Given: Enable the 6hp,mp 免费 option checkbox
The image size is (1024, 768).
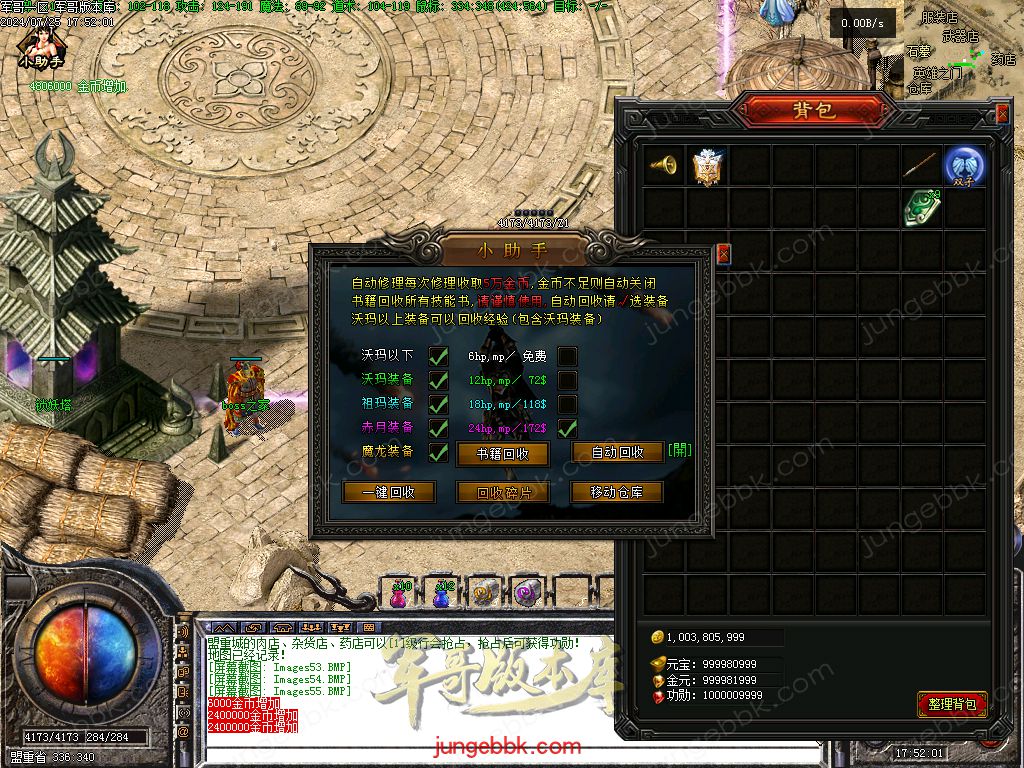Looking at the screenshot, I should [x=567, y=356].
